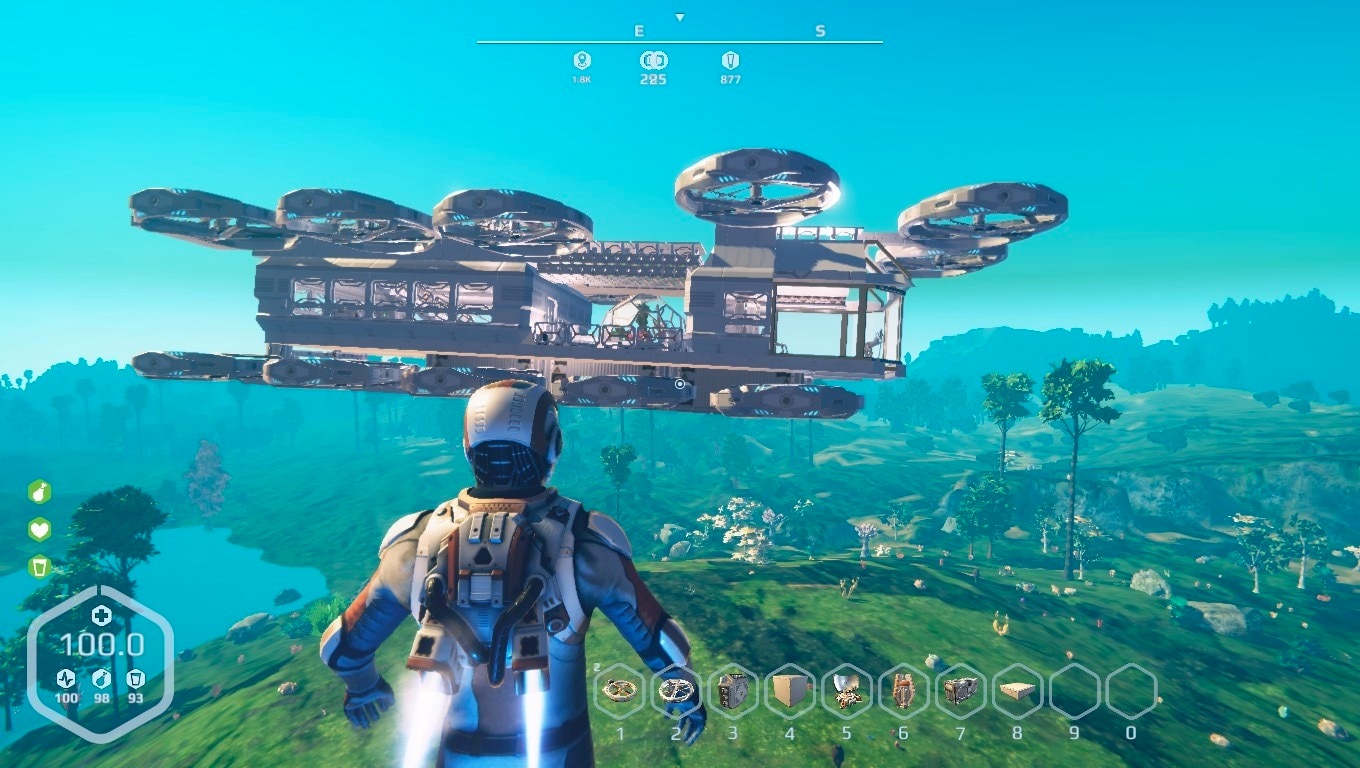
Task: Click the green food drumstick status icon
Action: pyautogui.click(x=39, y=492)
